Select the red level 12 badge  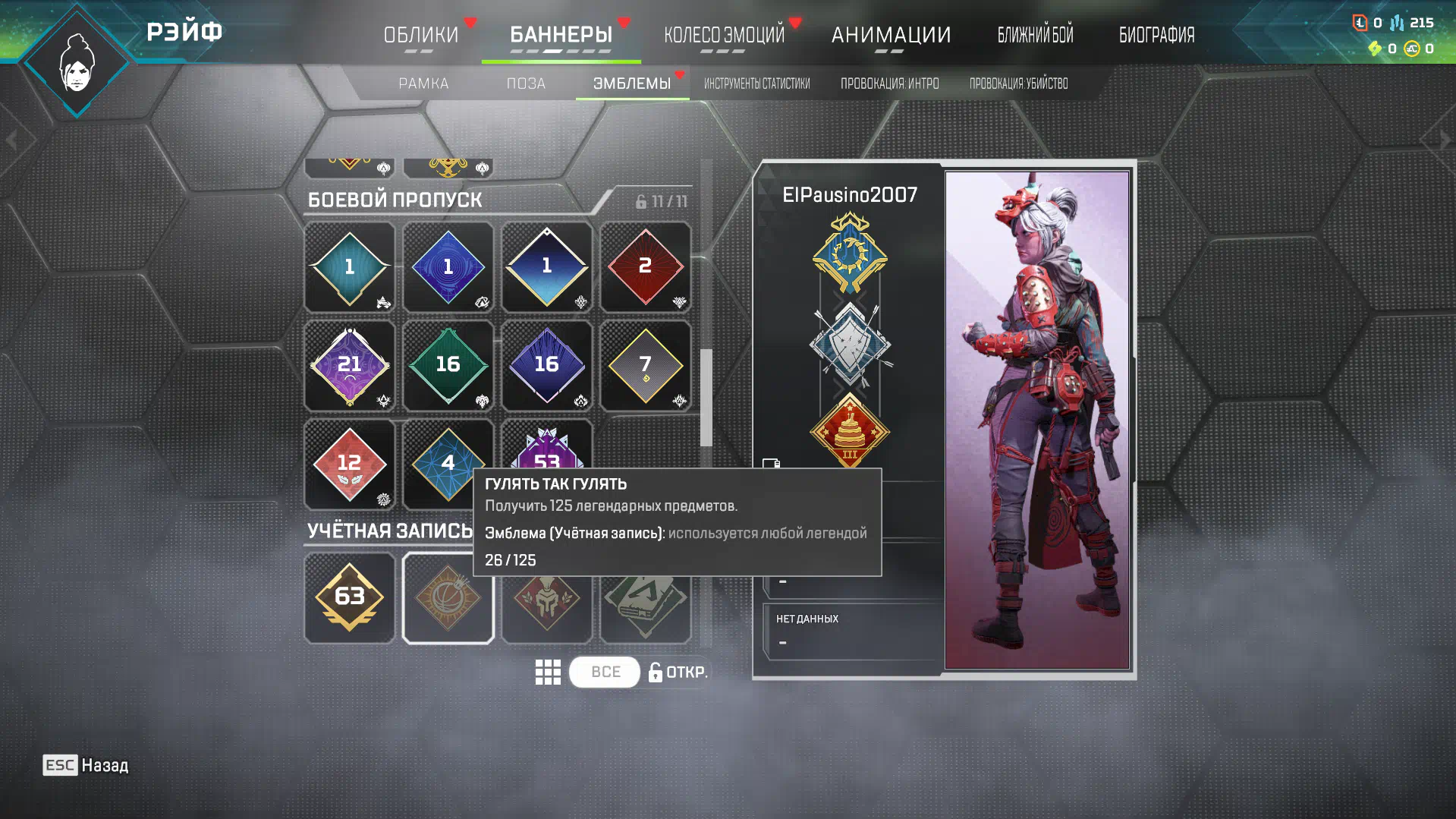click(x=349, y=464)
